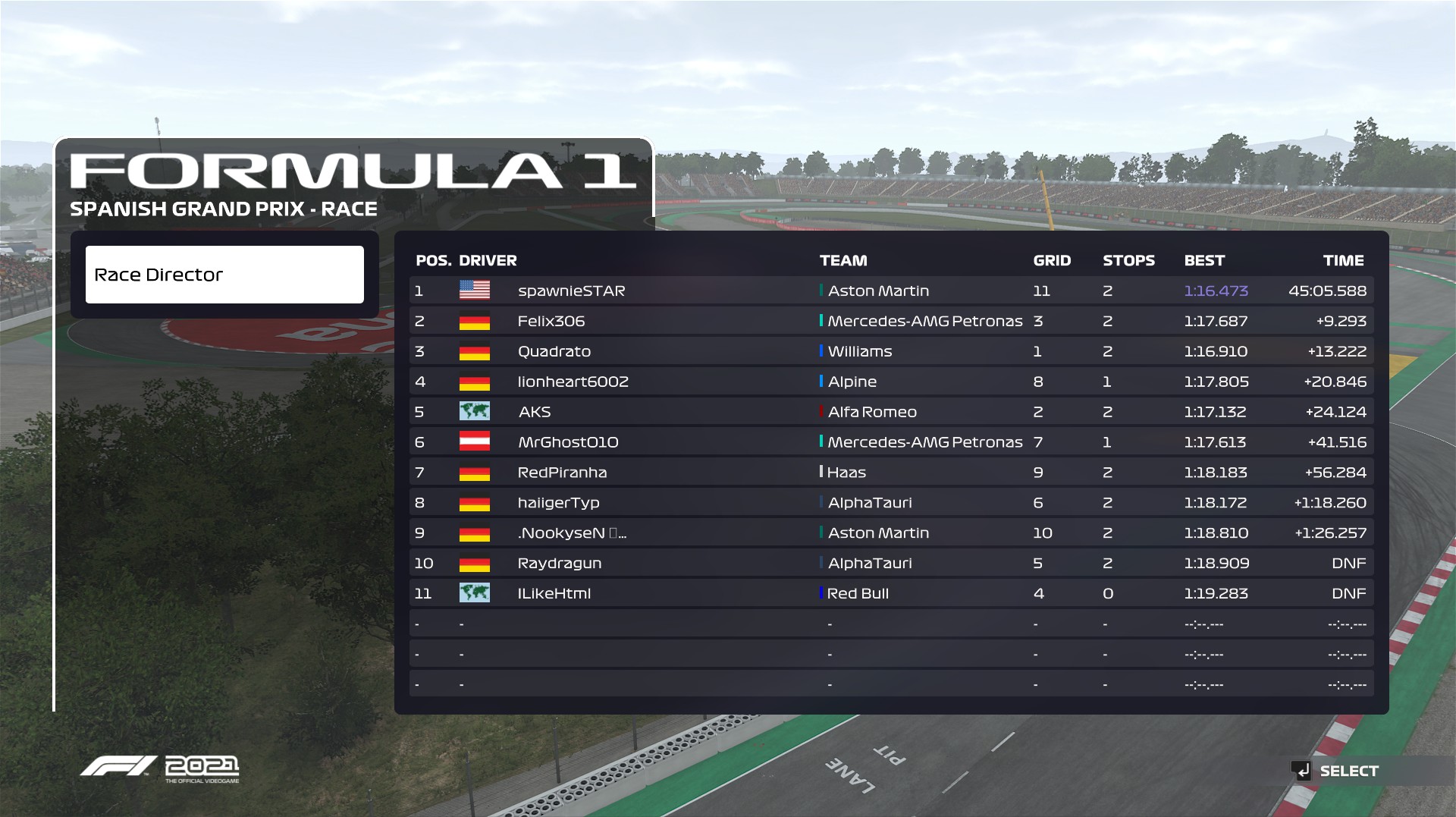
Task: Choose the Felix306 driver row
Action: (891, 321)
